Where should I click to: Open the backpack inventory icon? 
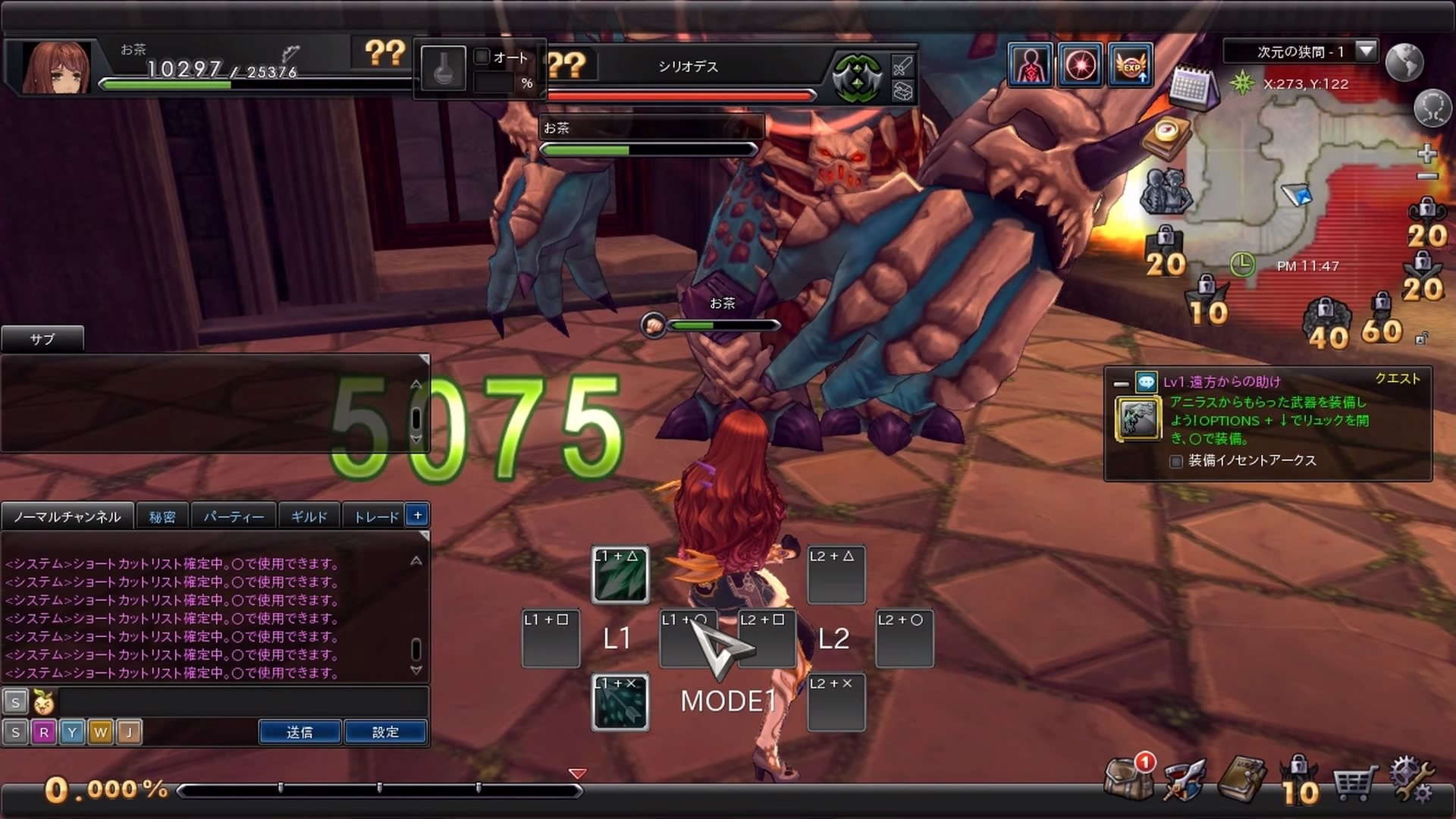pos(1128,778)
